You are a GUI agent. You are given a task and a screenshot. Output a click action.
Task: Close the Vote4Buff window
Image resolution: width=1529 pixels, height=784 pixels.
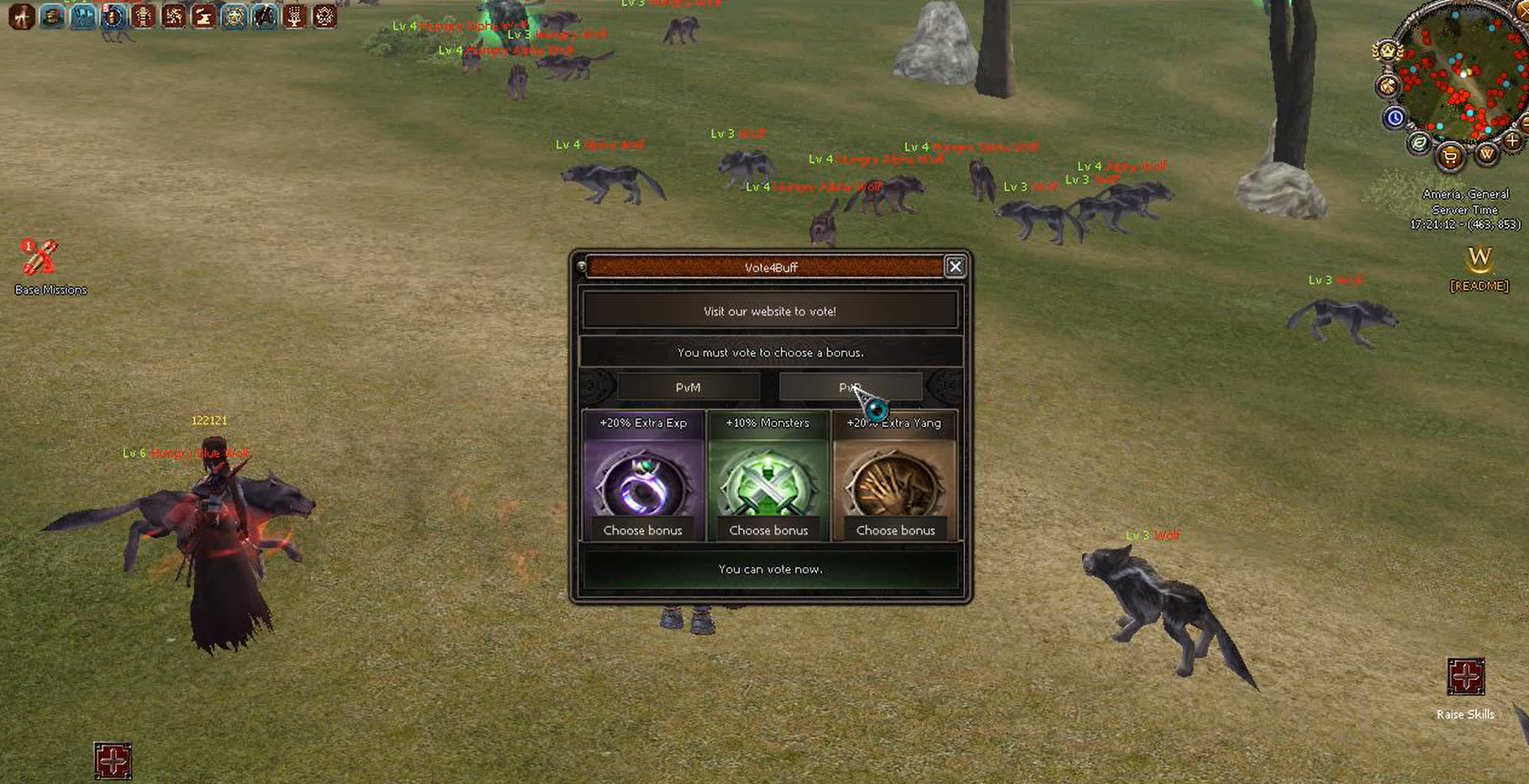click(x=955, y=267)
